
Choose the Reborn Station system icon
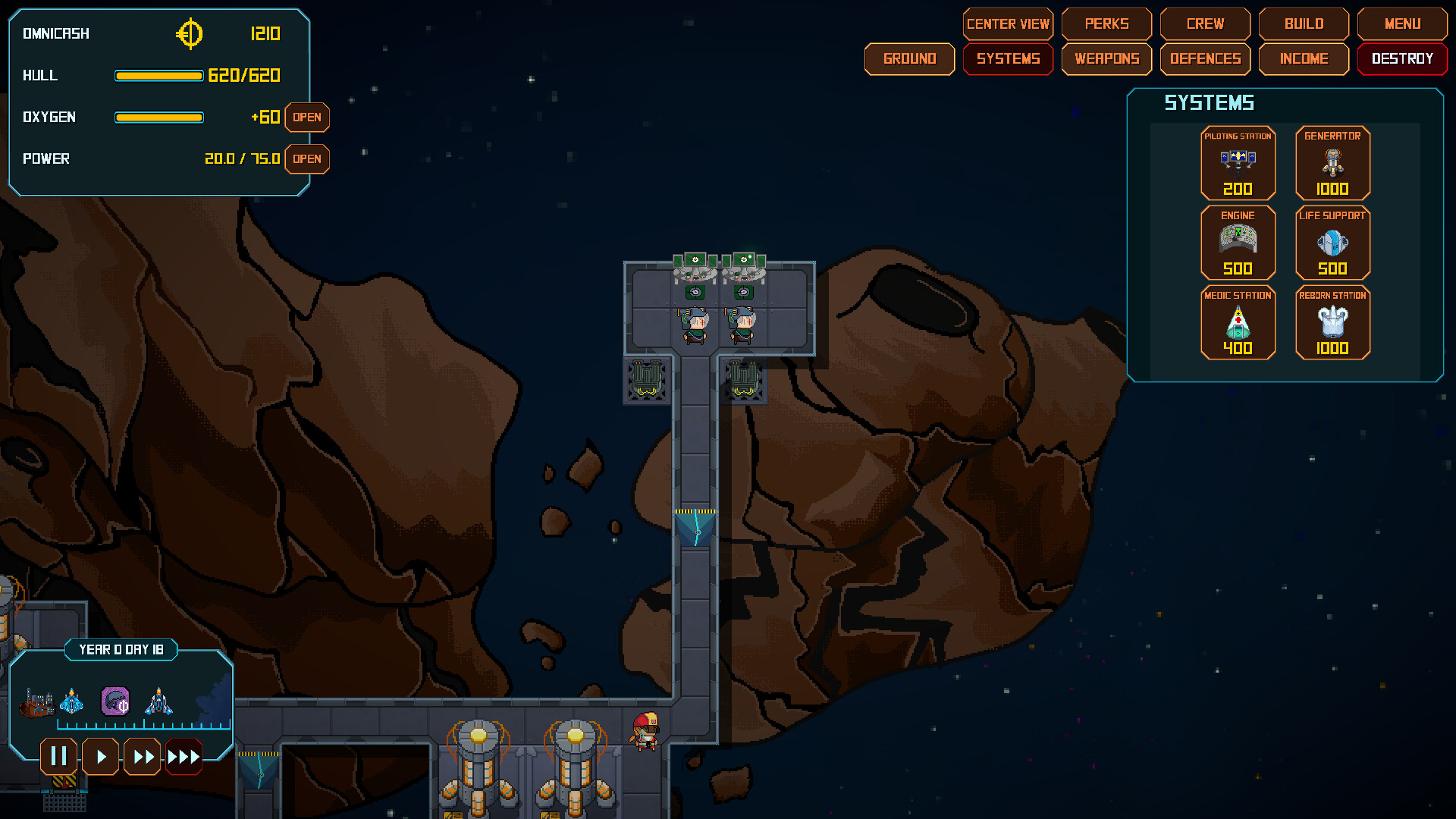coord(1332,322)
